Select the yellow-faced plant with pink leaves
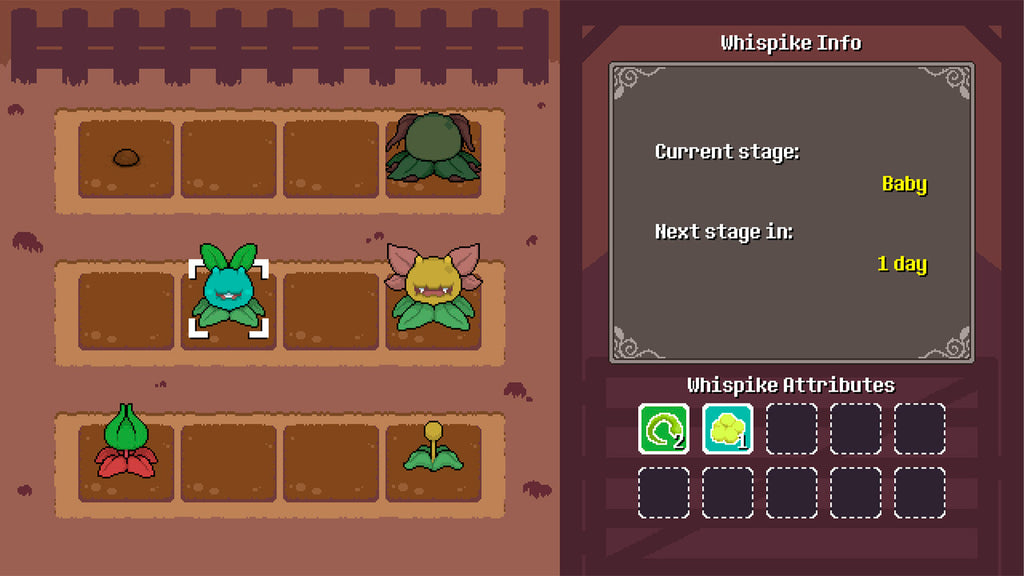Screen dimensions: 1024x576 (433, 290)
